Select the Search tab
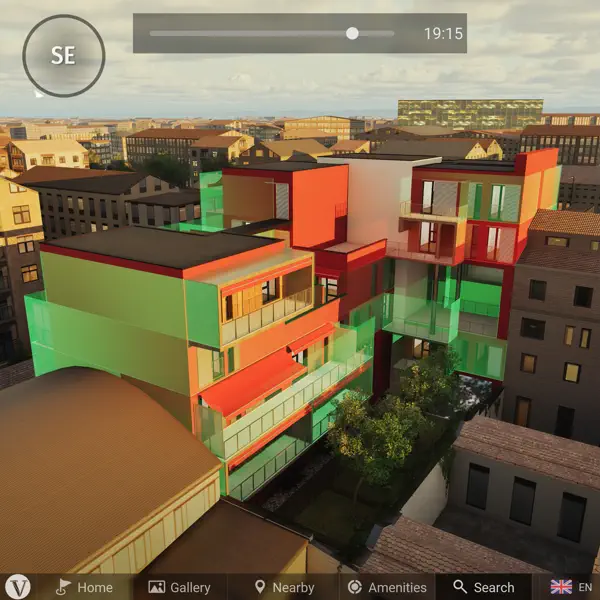This screenshot has height=600, width=600. click(x=483, y=587)
